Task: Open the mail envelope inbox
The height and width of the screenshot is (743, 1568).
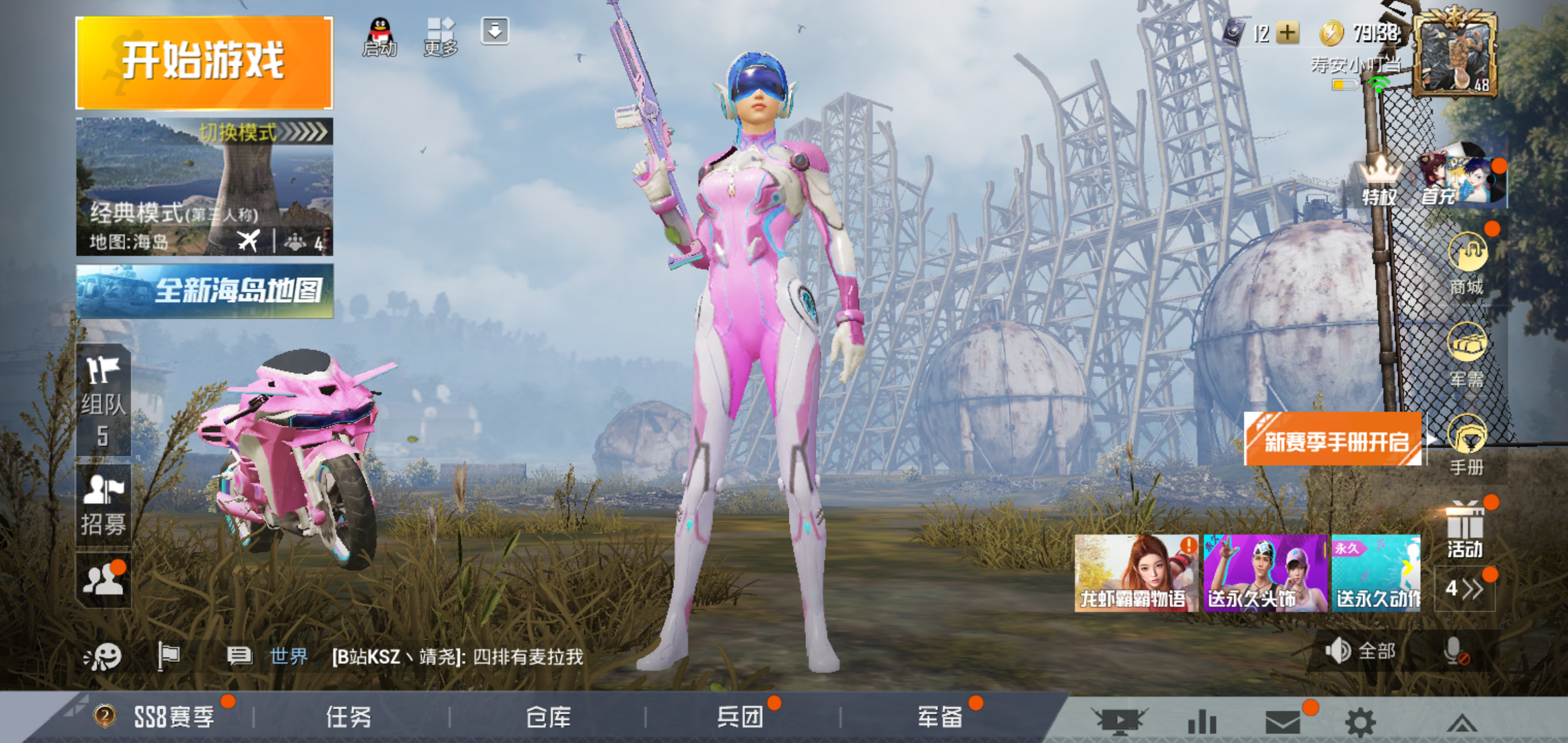Action: [x=1283, y=722]
